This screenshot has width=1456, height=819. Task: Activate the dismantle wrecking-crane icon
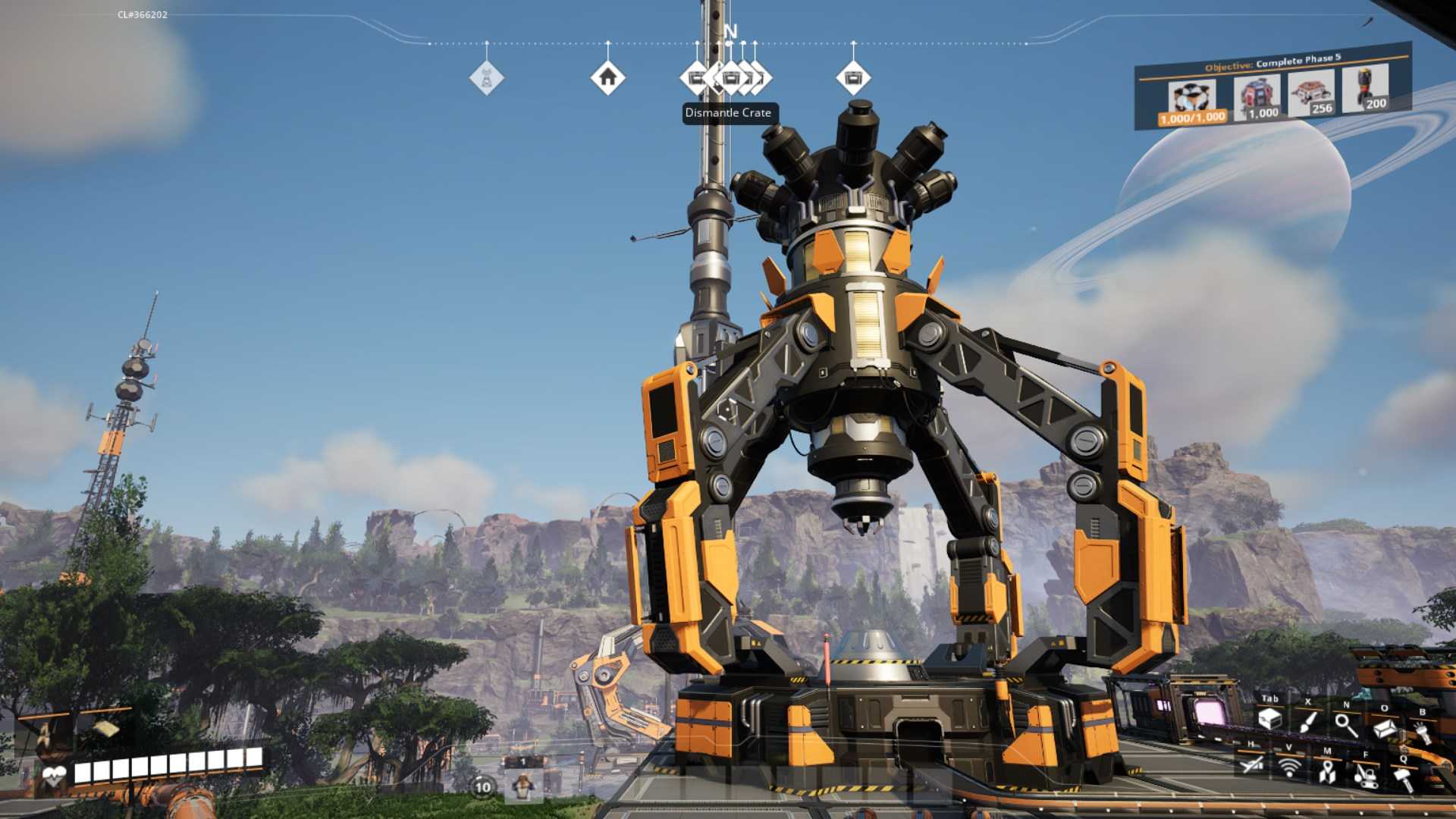click(x=1366, y=776)
